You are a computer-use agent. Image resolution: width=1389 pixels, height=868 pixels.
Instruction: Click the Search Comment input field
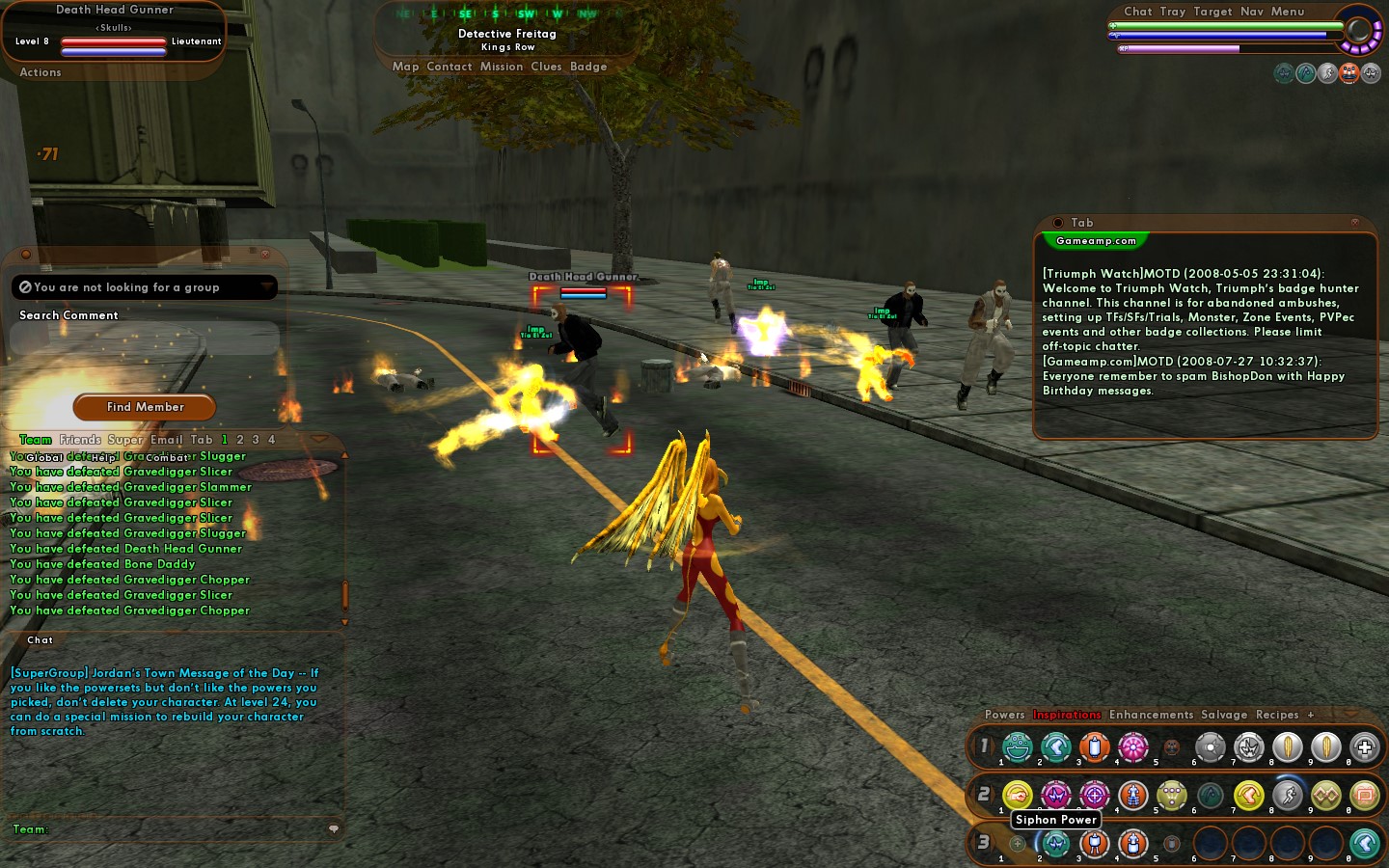click(145, 339)
